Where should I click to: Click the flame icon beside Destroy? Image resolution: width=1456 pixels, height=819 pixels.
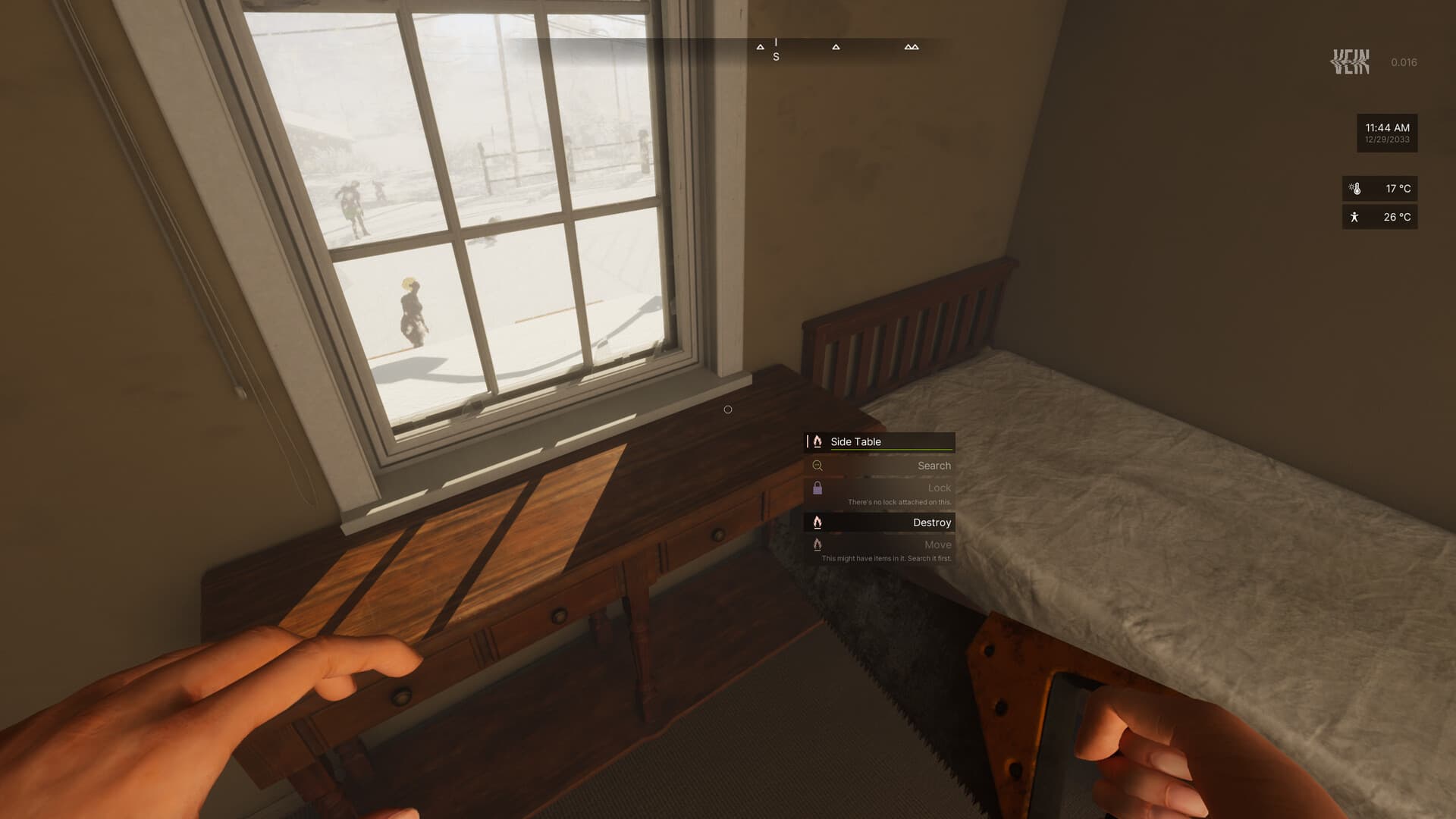(x=817, y=522)
